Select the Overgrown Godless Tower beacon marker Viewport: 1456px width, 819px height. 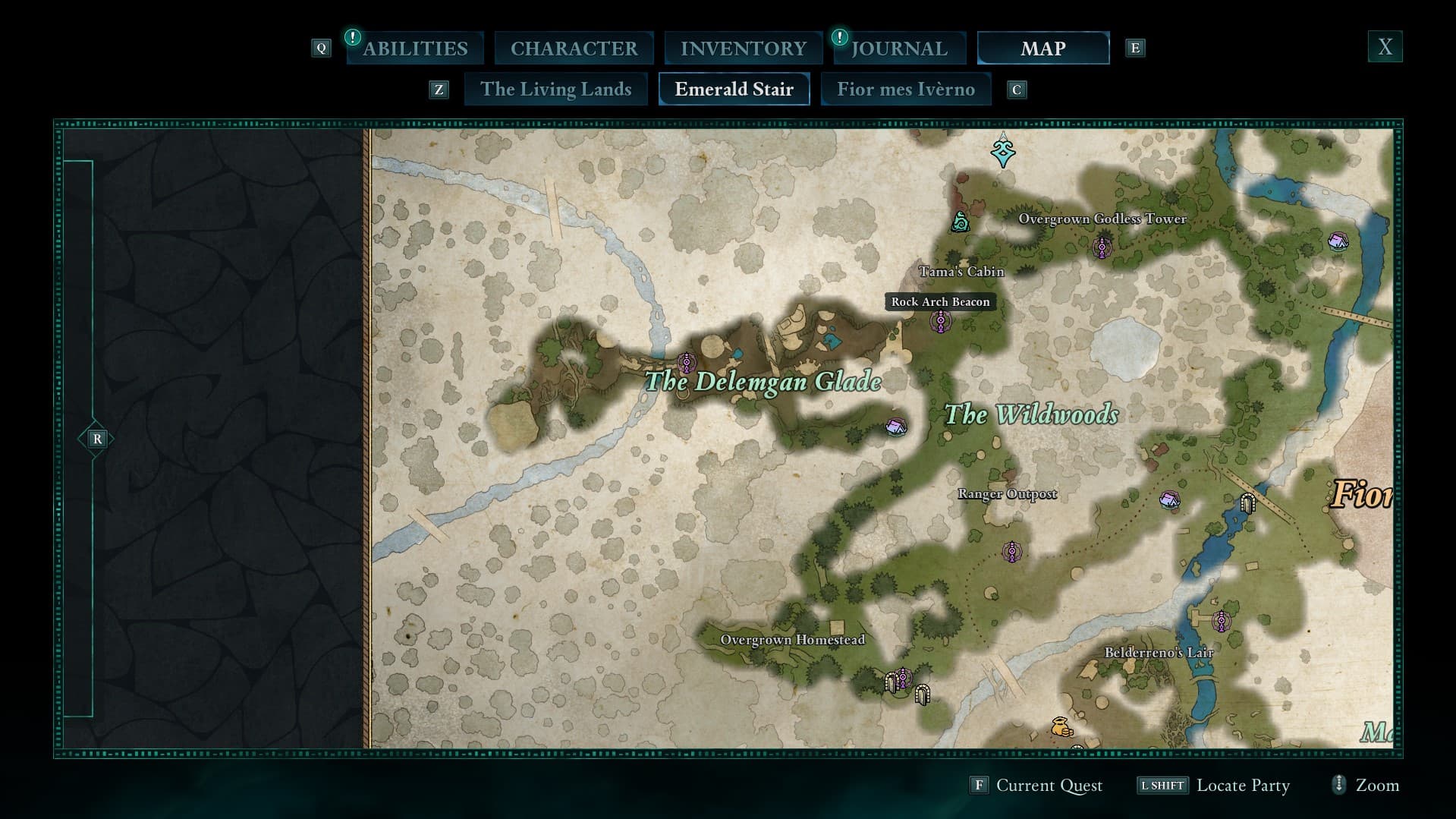pyautogui.click(x=1102, y=247)
